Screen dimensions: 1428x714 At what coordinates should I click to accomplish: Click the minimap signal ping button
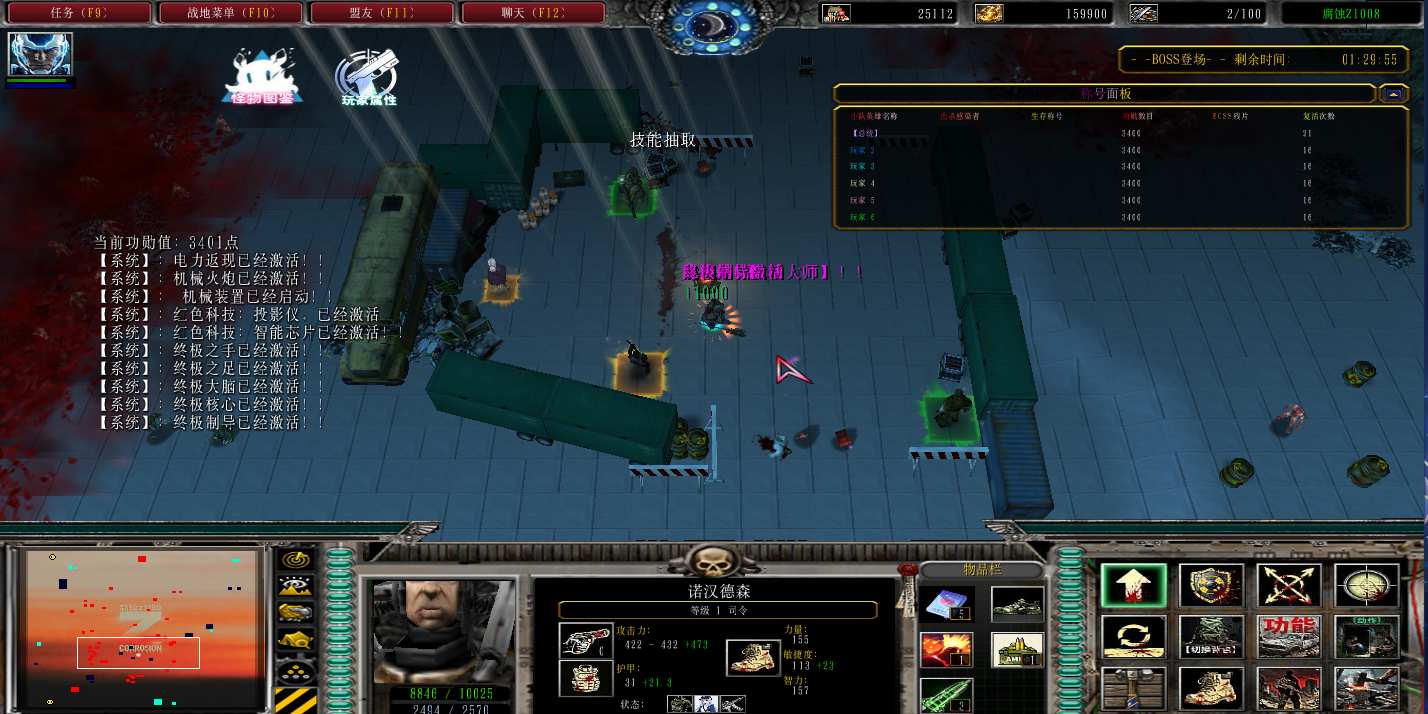tap(295, 560)
